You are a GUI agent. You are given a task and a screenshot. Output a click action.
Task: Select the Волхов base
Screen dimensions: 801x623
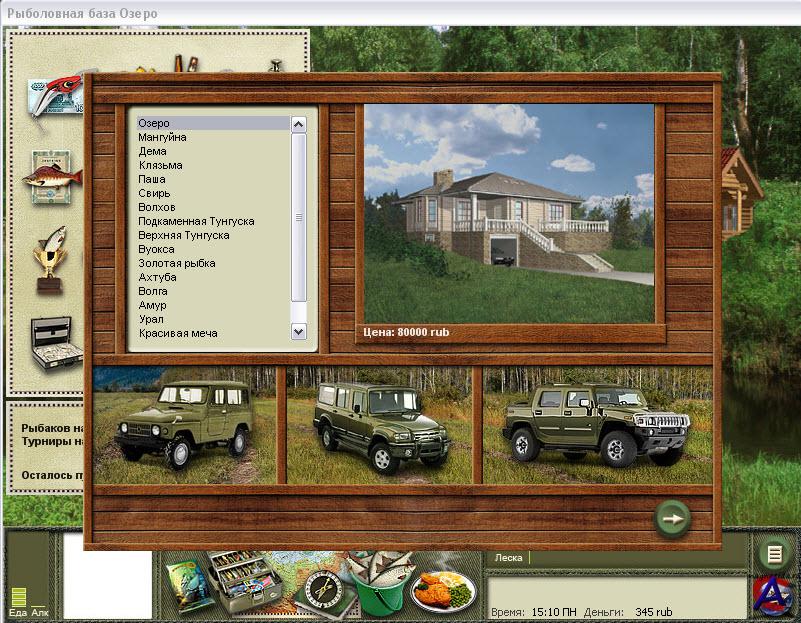tap(159, 207)
